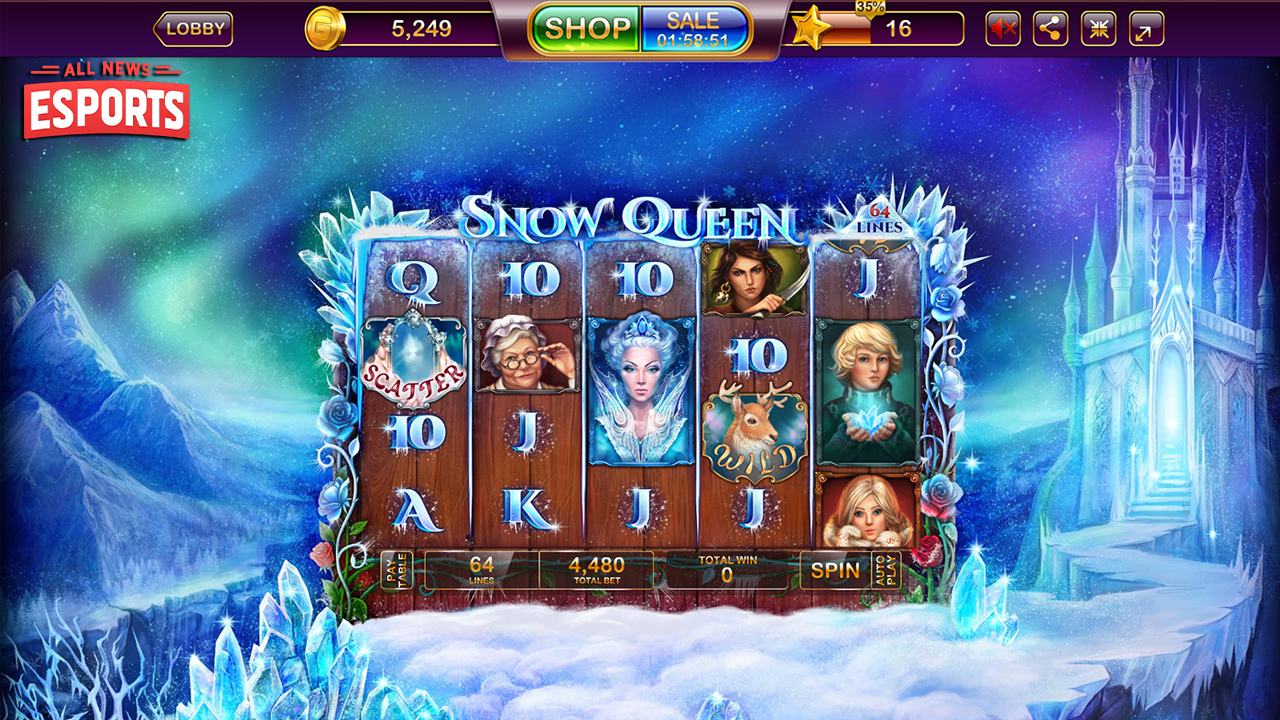The width and height of the screenshot is (1280, 720).
Task: Toggle the sound mute icon
Action: point(1002,29)
